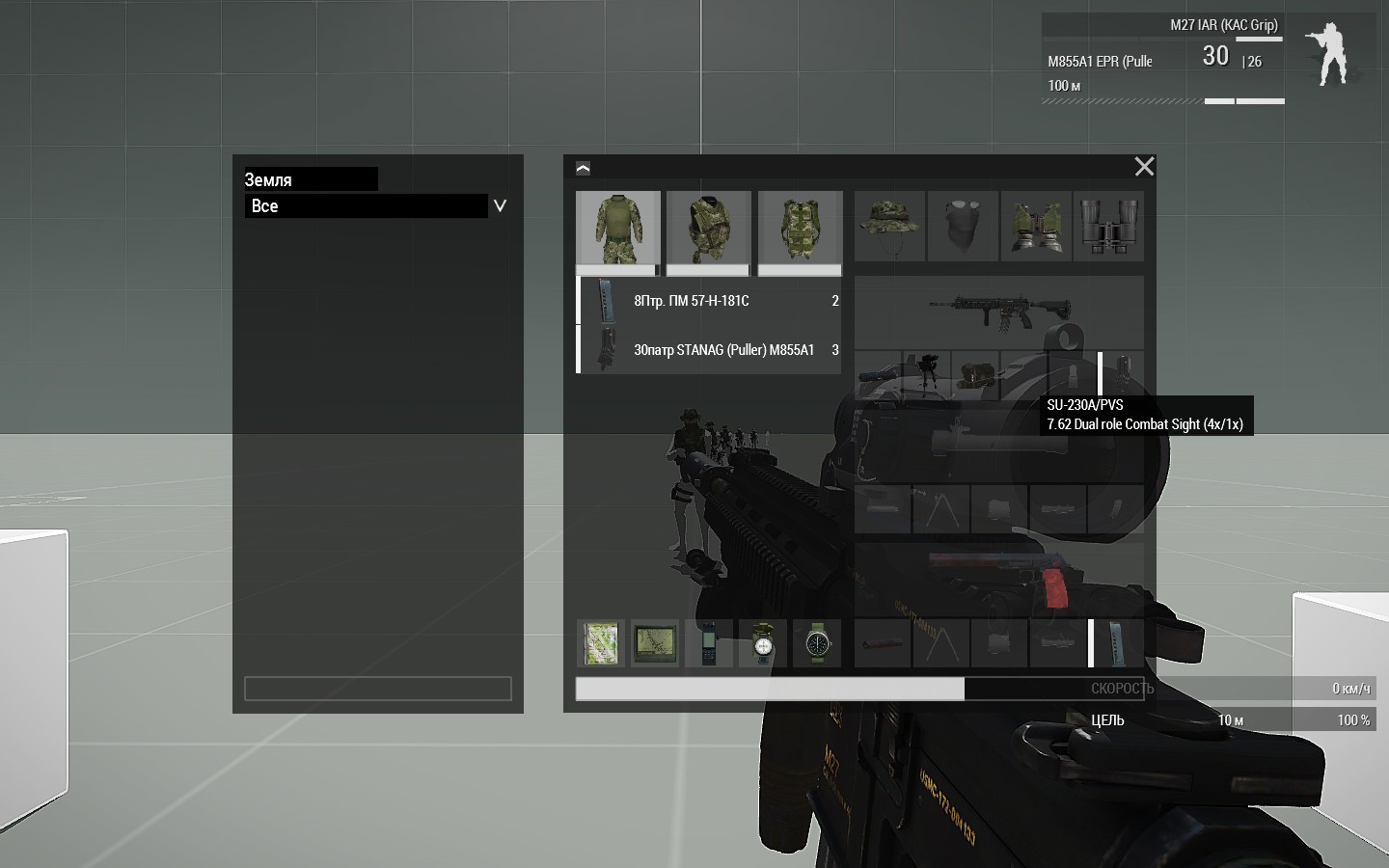Open the 'Все' ground filter dropdown
Screen dimensions: 1389x868
click(500, 205)
